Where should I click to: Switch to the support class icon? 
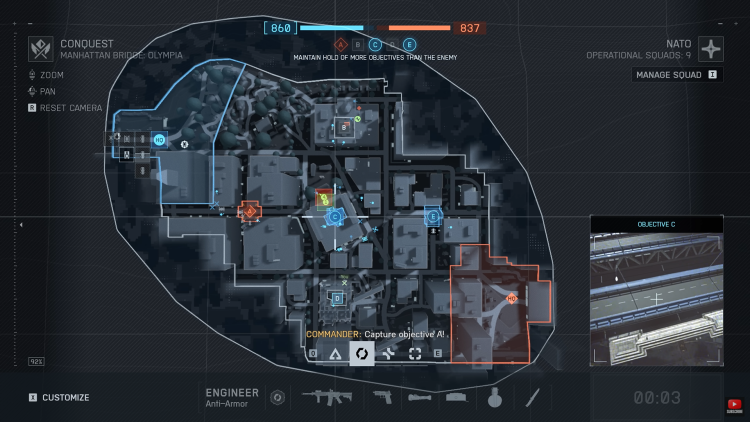[388, 353]
